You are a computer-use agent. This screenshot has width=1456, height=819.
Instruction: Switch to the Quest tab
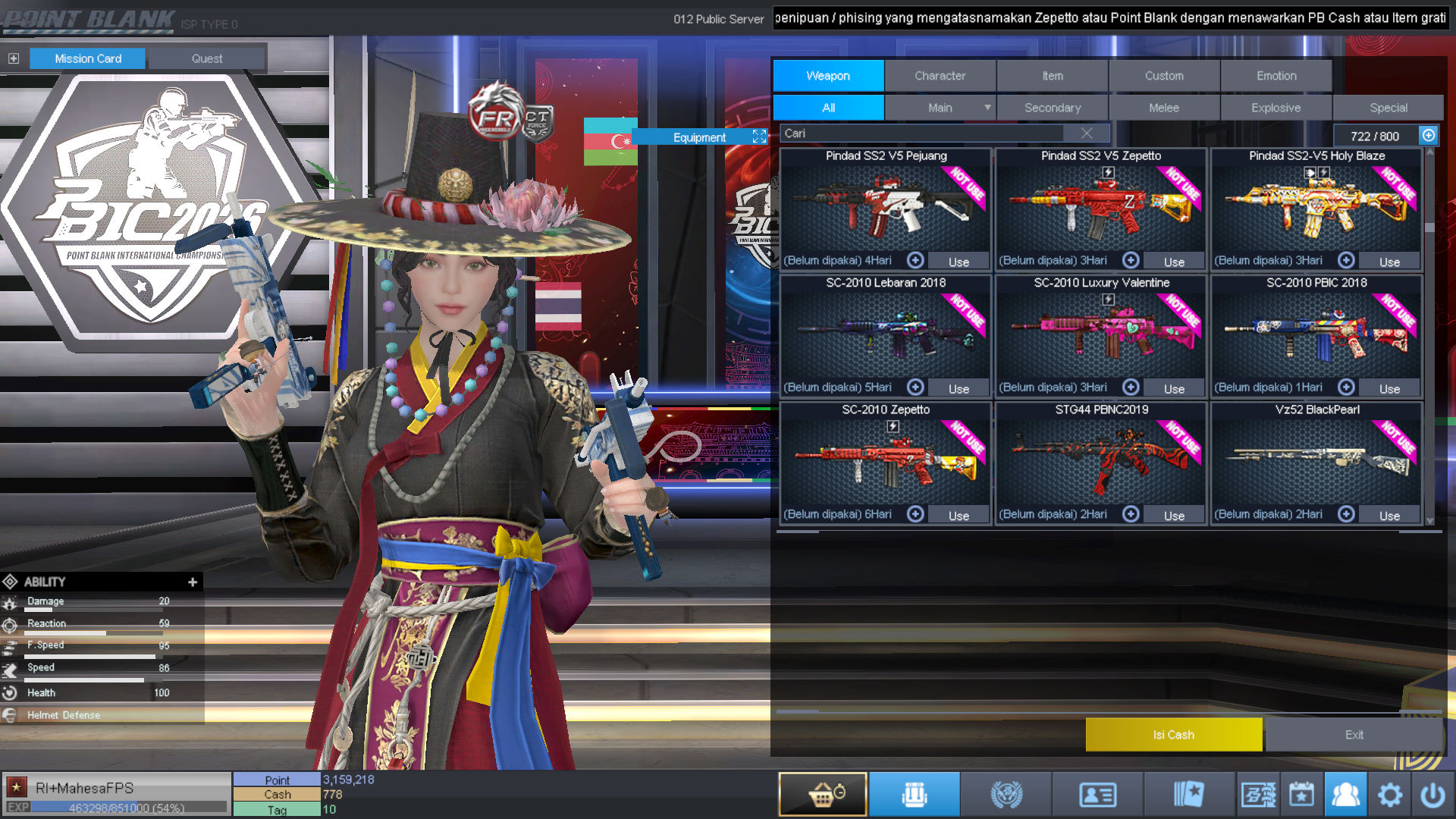tap(207, 58)
